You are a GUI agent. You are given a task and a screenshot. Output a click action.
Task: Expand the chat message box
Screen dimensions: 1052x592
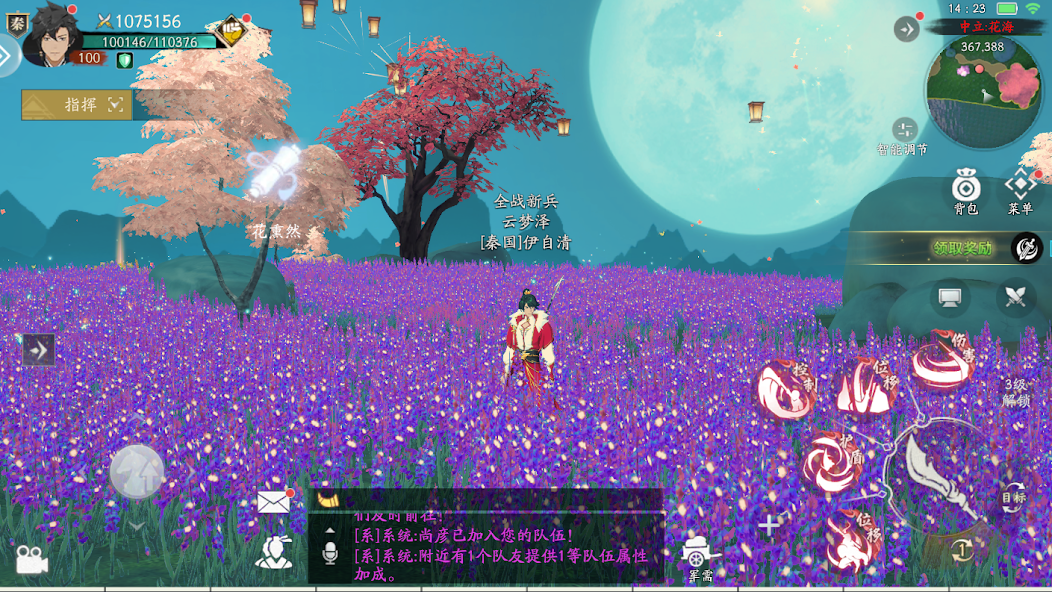pos(330,531)
